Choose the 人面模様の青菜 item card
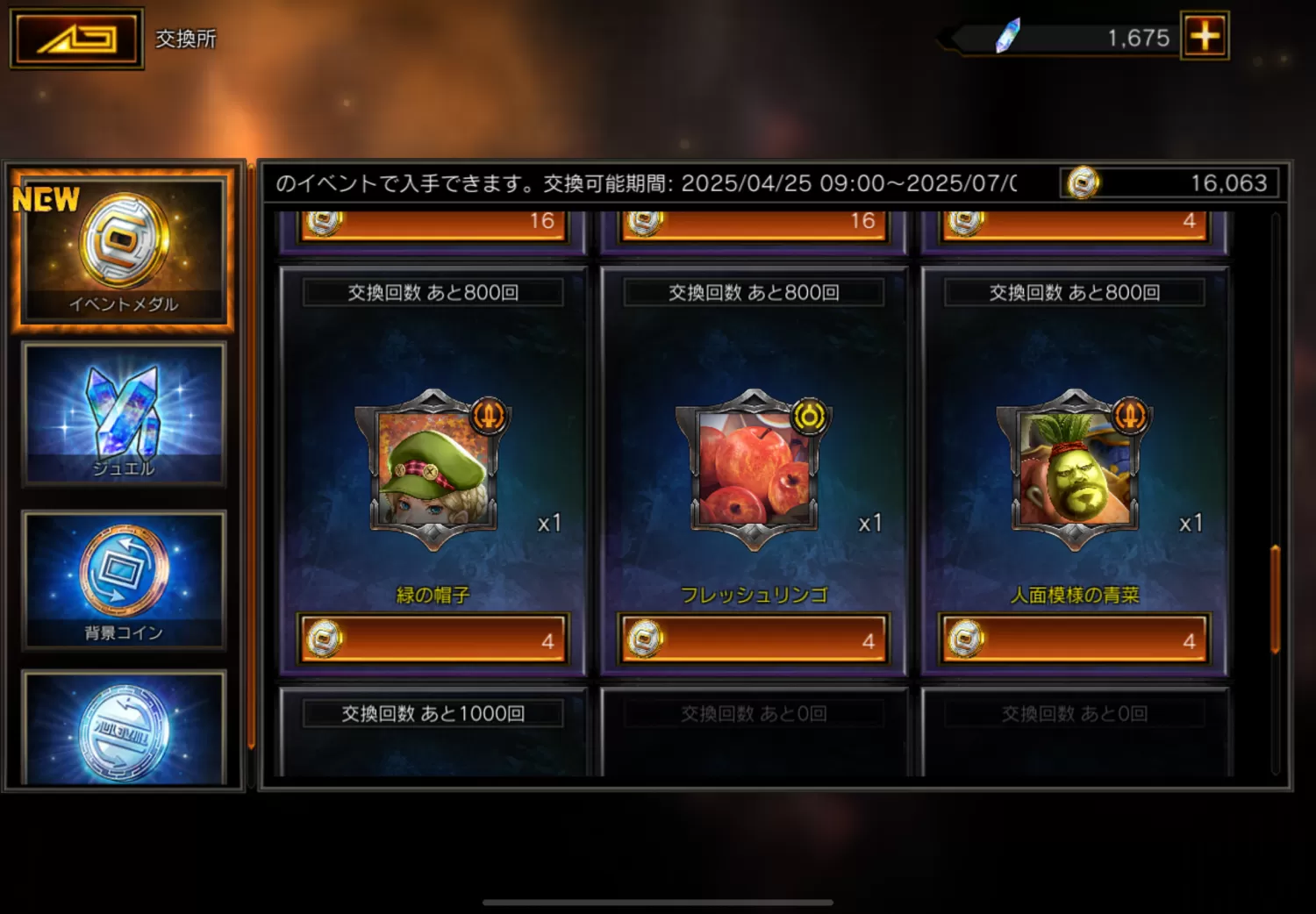 pyautogui.click(x=1074, y=469)
